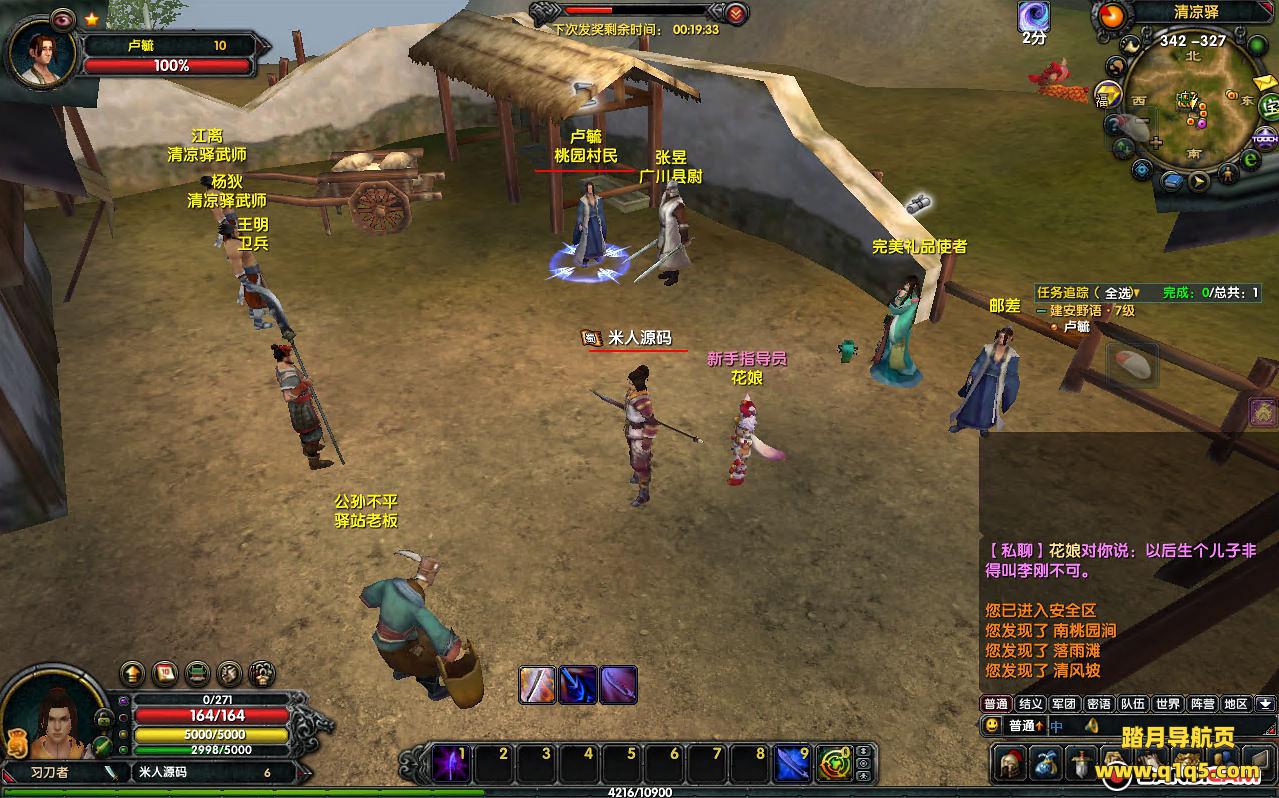The height and width of the screenshot is (798, 1279).
Task: Open the blue pouch inventory icon
Action: tap(1045, 763)
